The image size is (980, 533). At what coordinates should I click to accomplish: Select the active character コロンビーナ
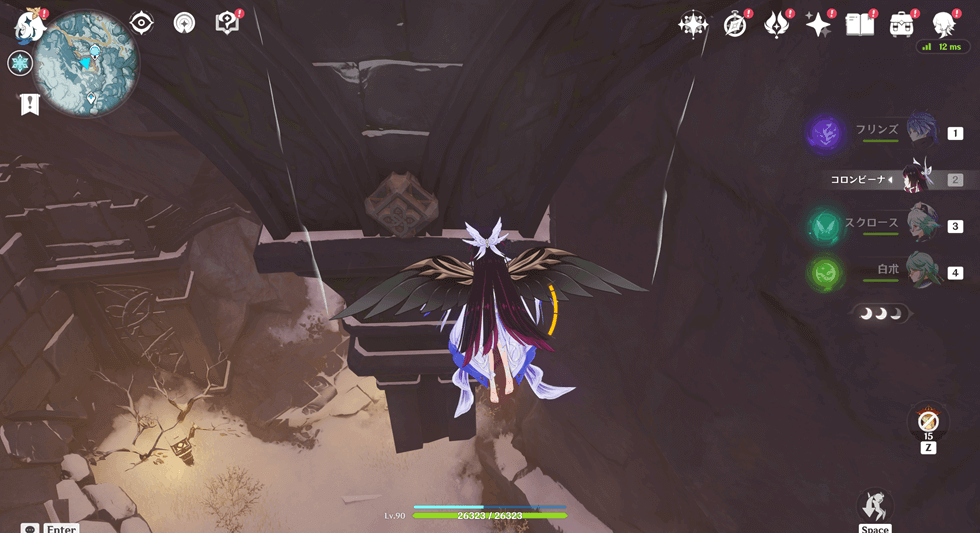915,179
